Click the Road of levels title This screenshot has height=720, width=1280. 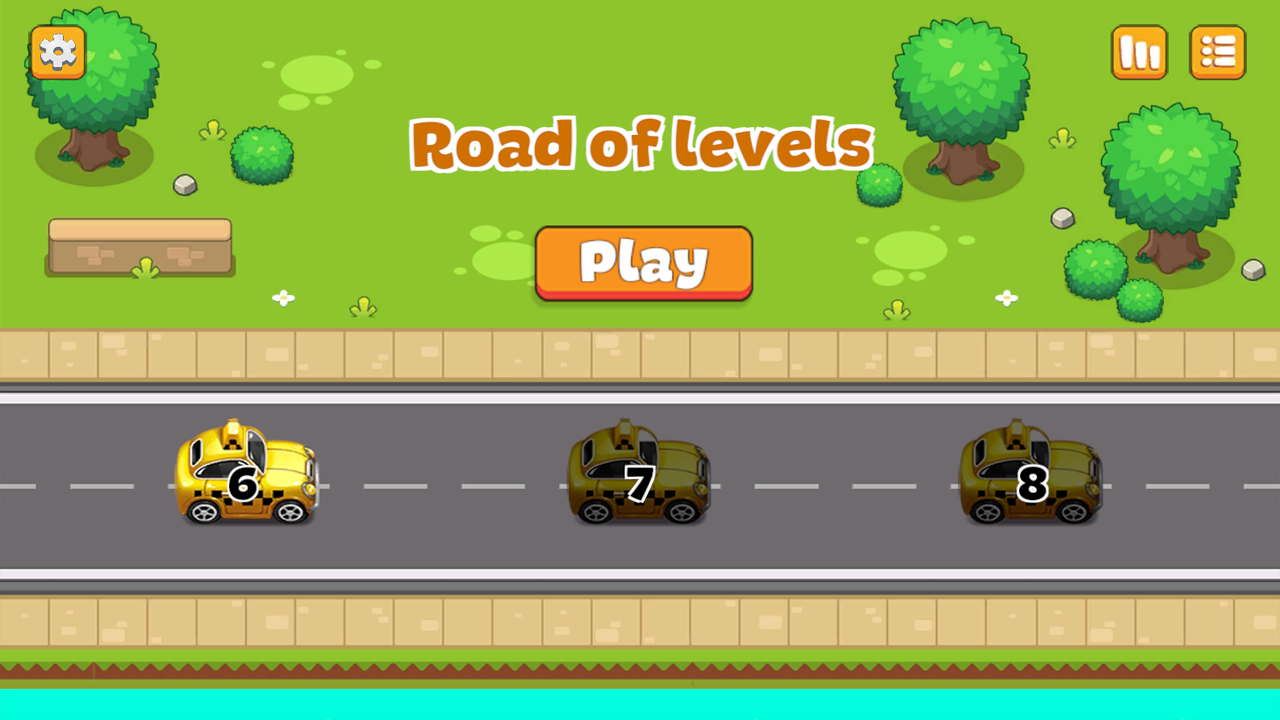click(x=640, y=143)
